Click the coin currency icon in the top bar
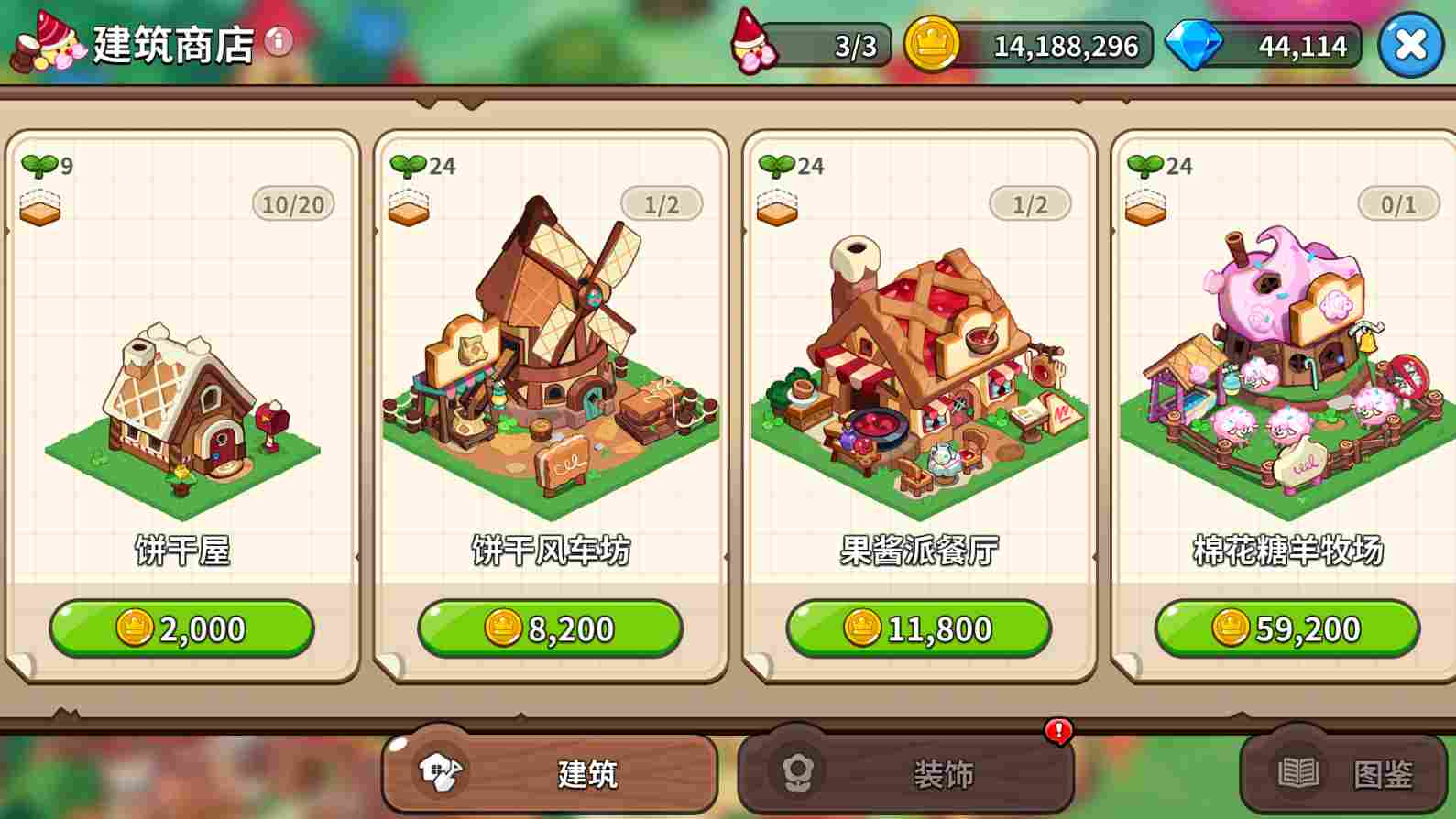The height and width of the screenshot is (819, 1456). click(933, 44)
